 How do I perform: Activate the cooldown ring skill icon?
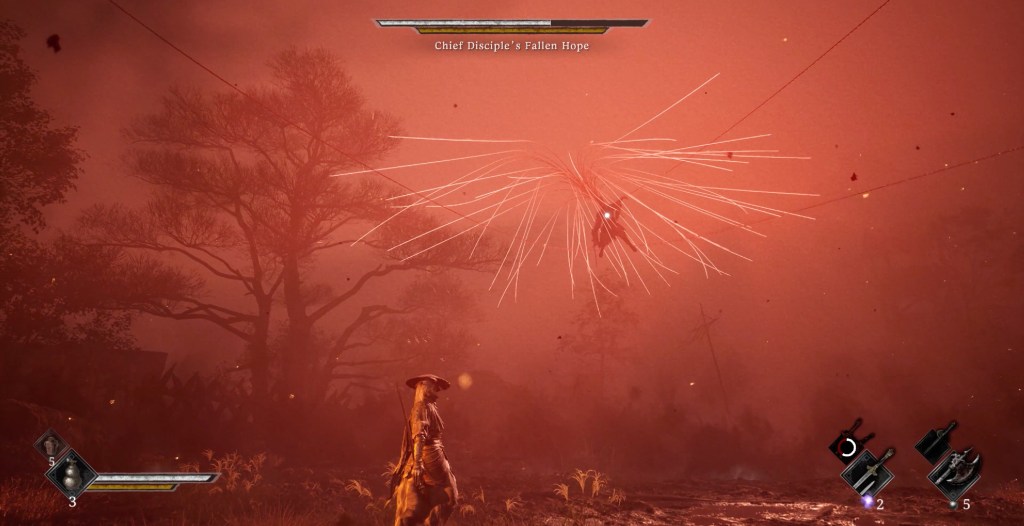point(848,445)
